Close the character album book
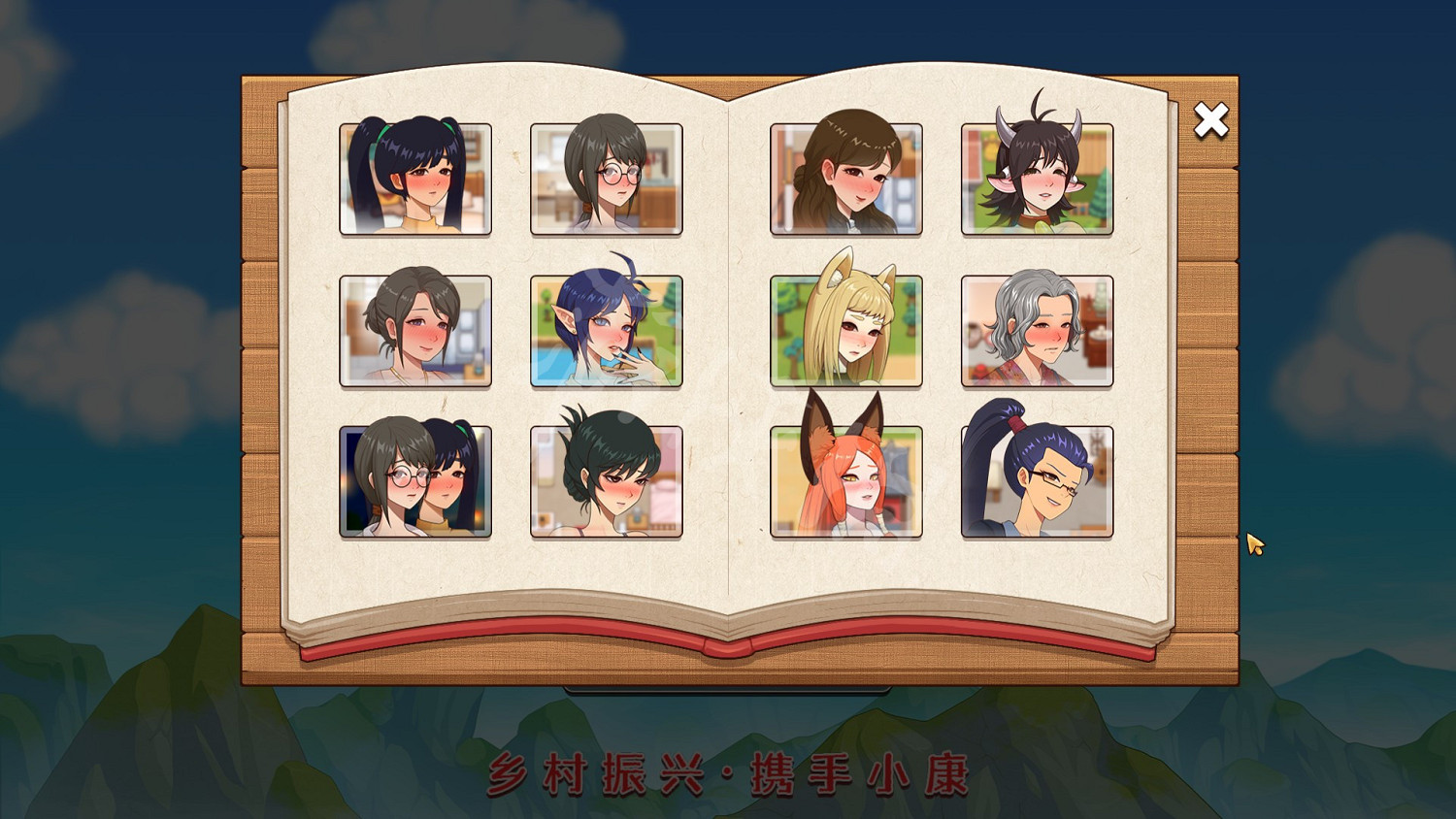This screenshot has height=819, width=1456. pos(1209,119)
